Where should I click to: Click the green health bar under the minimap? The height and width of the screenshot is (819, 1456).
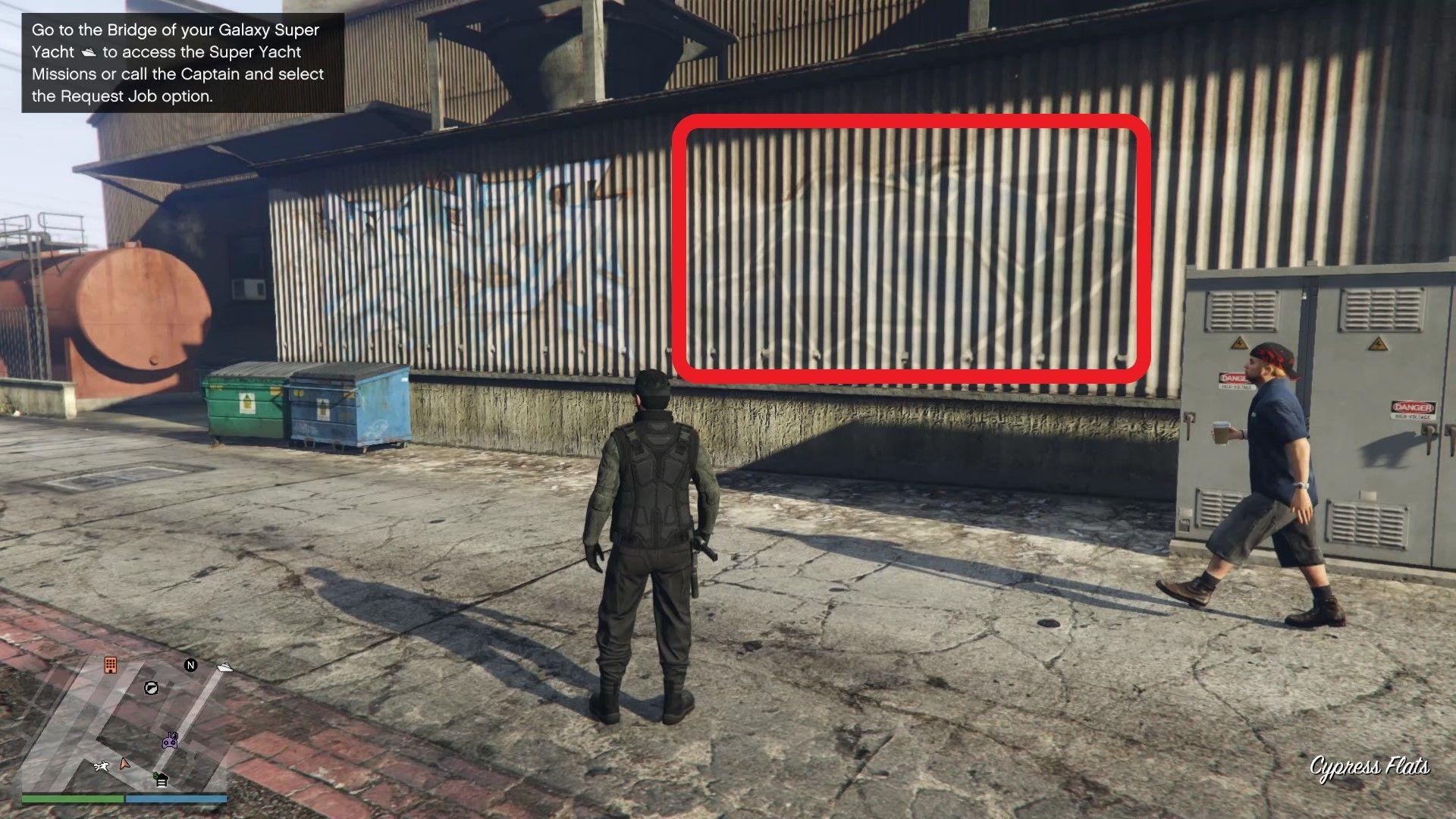click(74, 799)
